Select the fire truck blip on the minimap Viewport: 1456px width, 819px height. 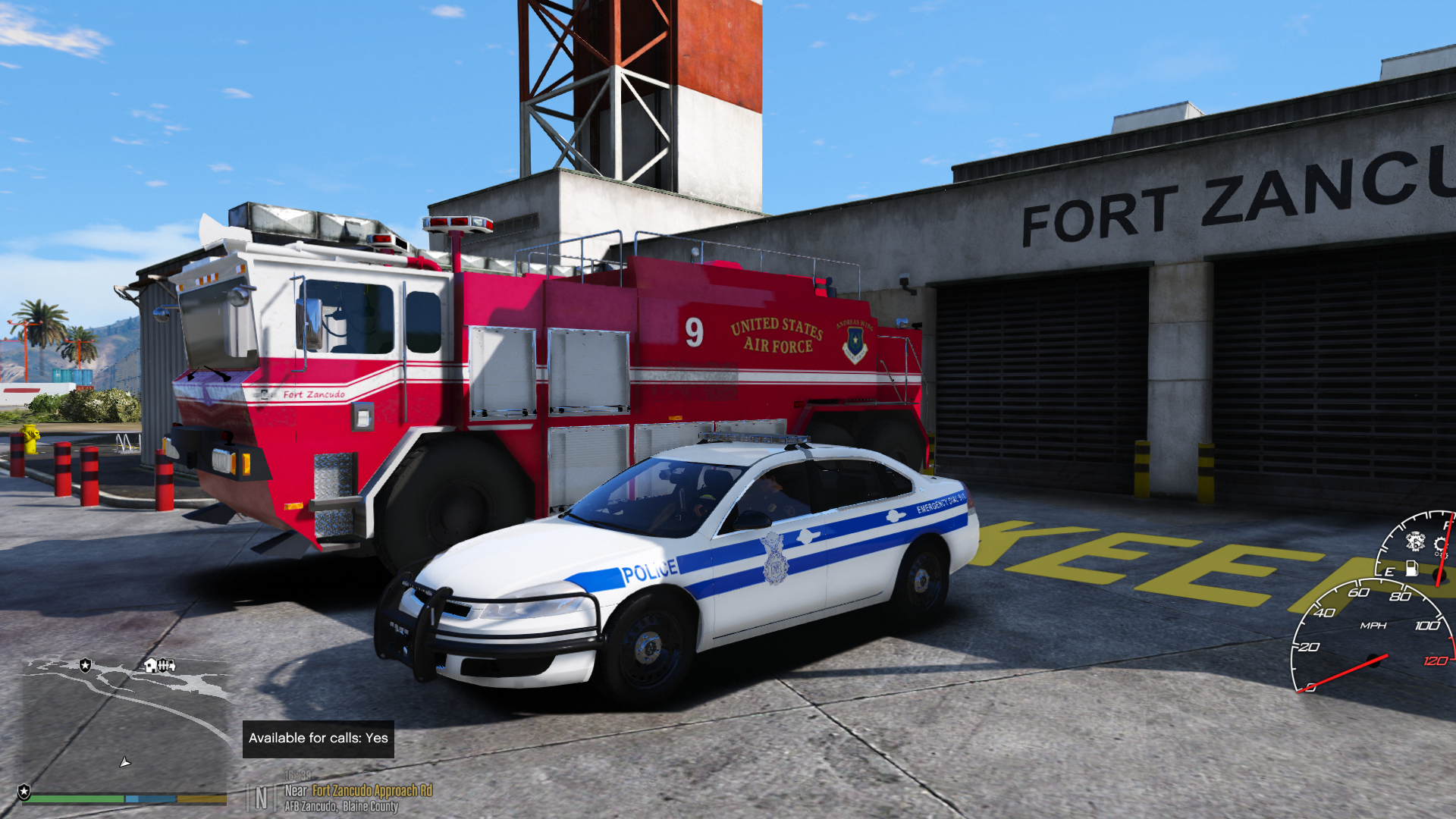[x=167, y=666]
